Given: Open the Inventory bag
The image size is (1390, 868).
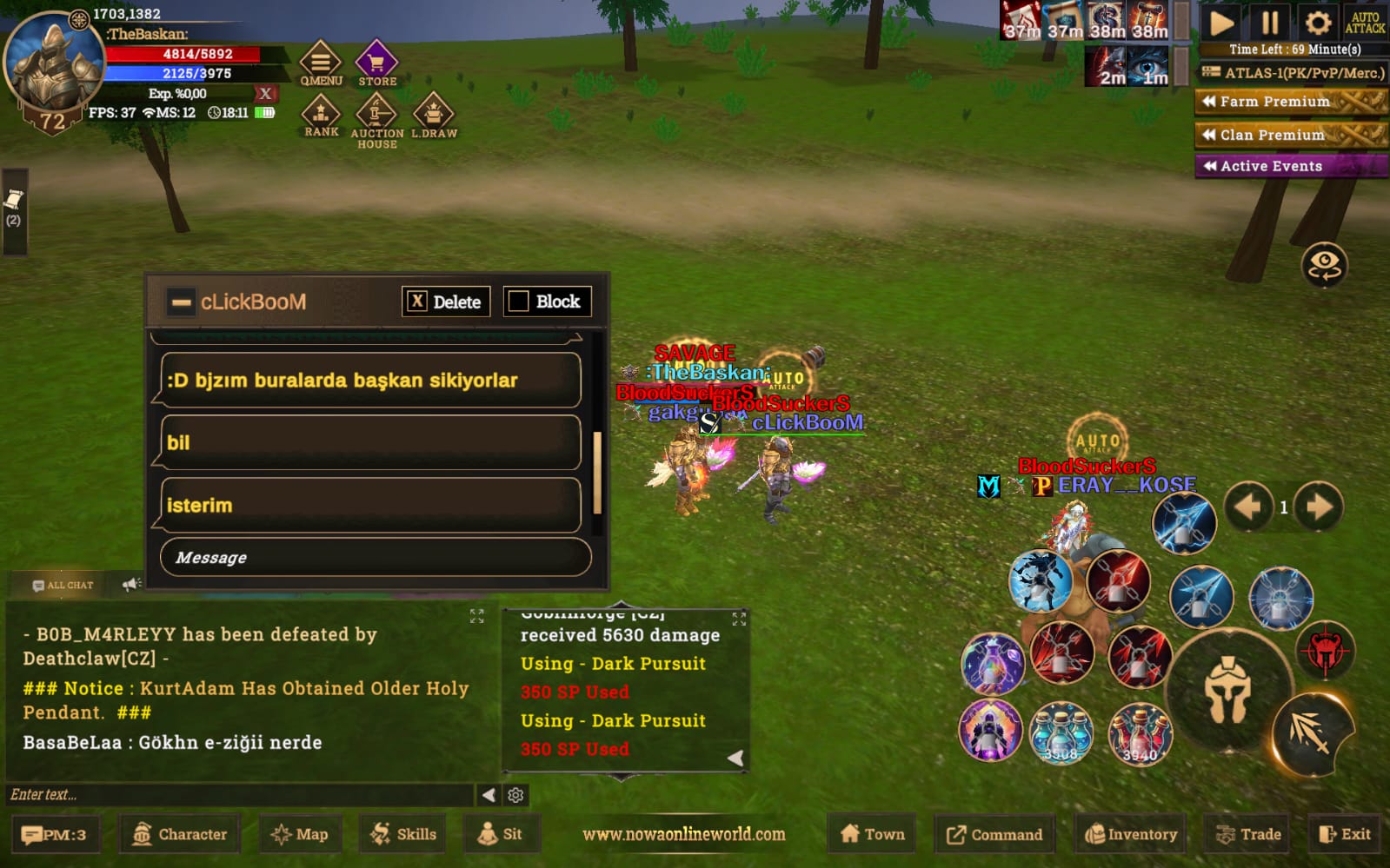Looking at the screenshot, I should point(1130,834).
